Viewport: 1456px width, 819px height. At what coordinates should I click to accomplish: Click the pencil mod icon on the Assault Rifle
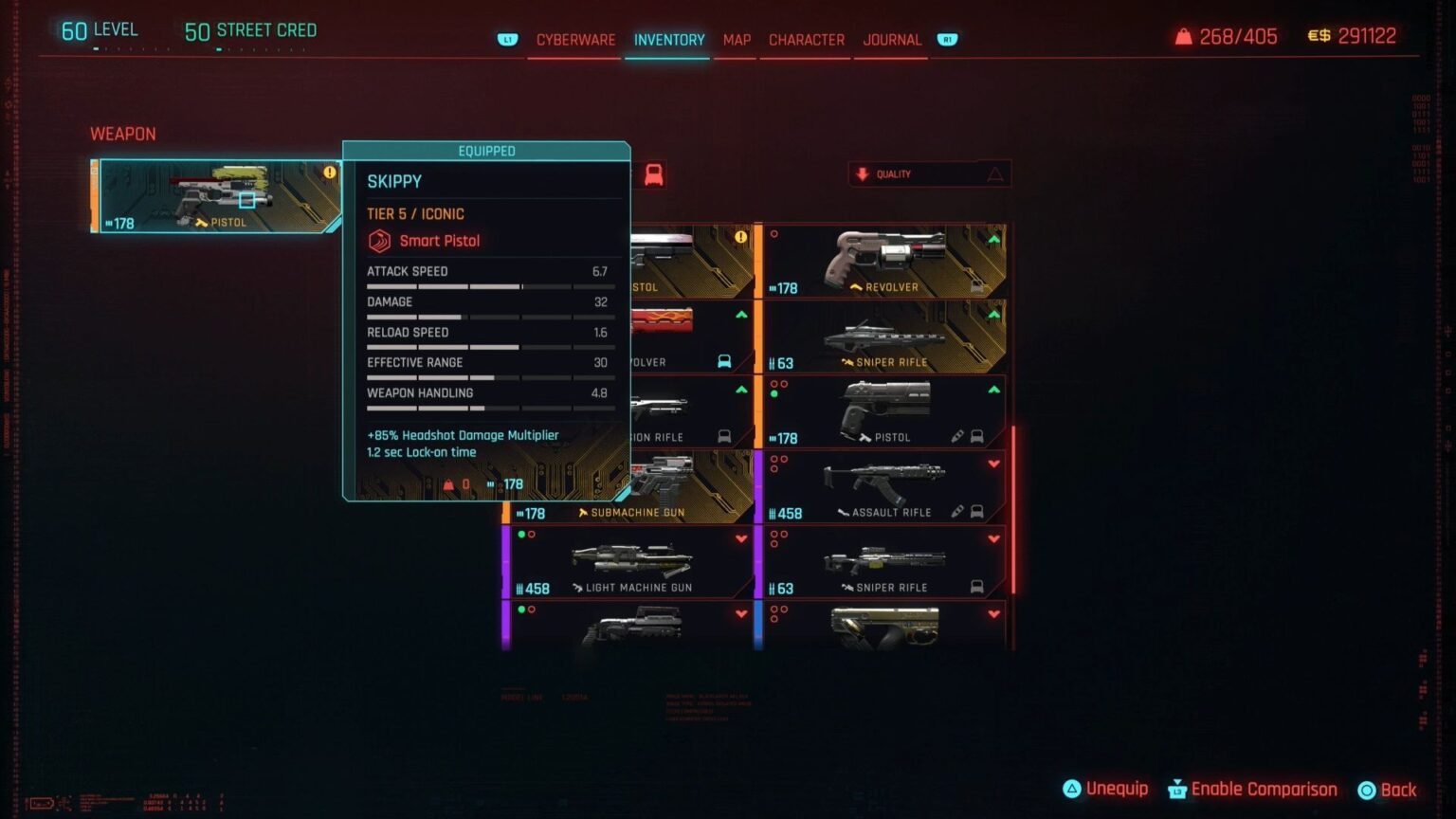click(x=957, y=510)
